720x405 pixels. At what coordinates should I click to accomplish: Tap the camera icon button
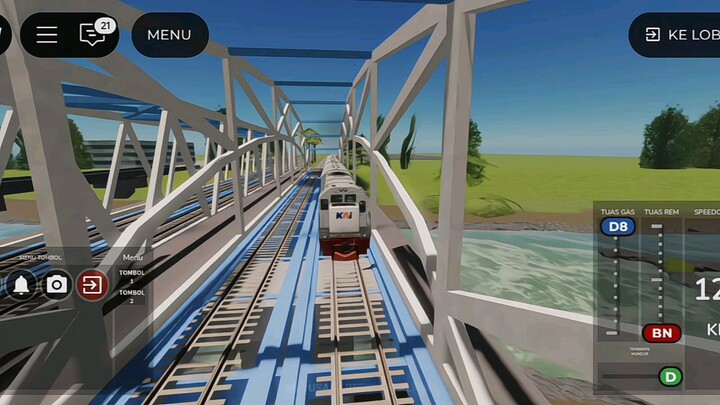point(57,285)
